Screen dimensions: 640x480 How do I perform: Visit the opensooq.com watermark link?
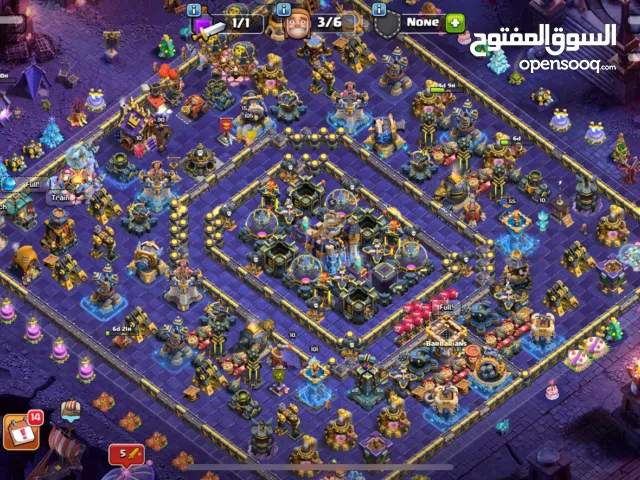pos(566,66)
